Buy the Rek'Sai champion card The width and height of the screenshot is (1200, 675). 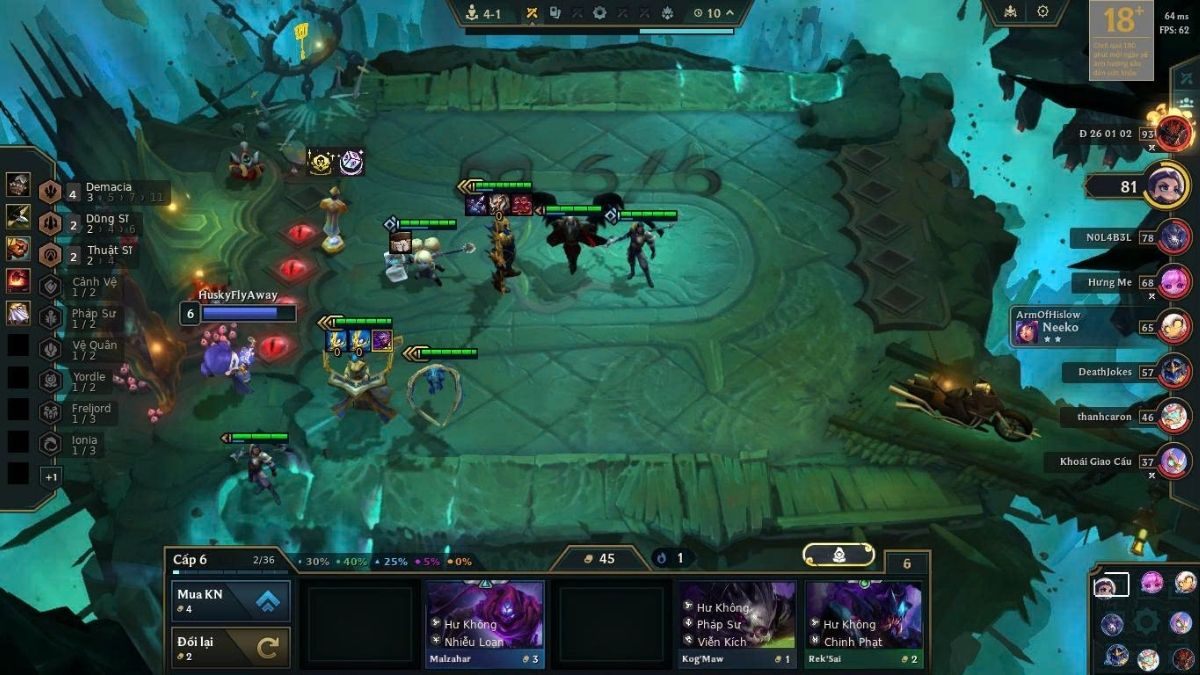pyautogui.click(x=863, y=624)
